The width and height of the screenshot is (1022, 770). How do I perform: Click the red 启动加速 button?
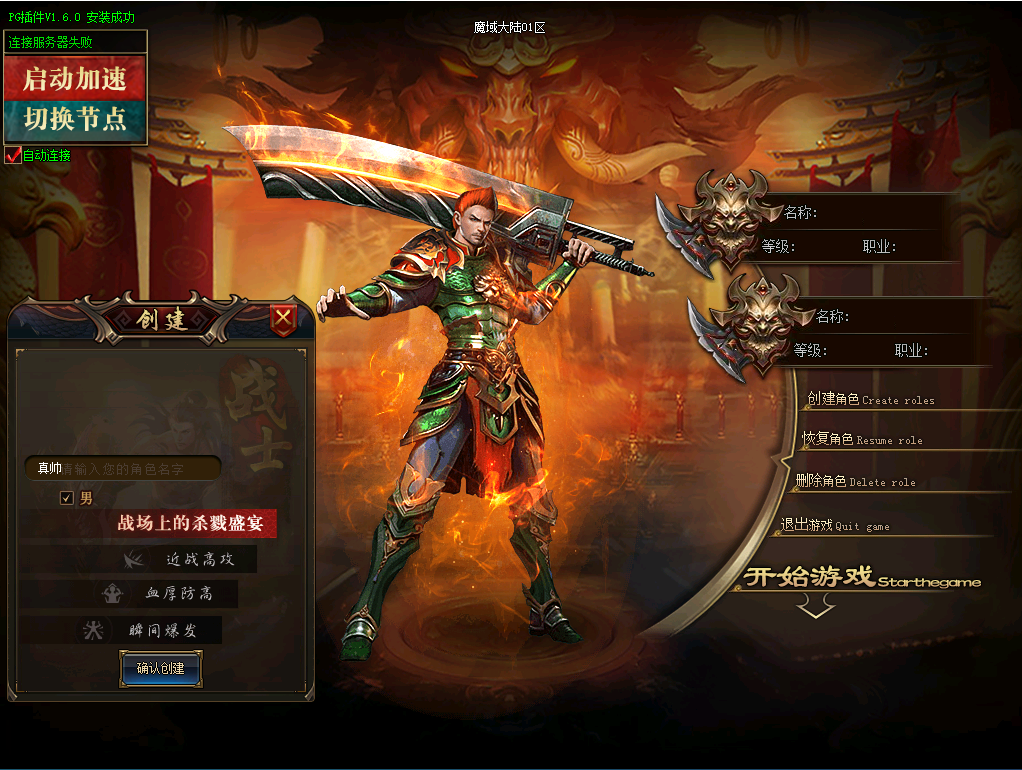click(75, 78)
